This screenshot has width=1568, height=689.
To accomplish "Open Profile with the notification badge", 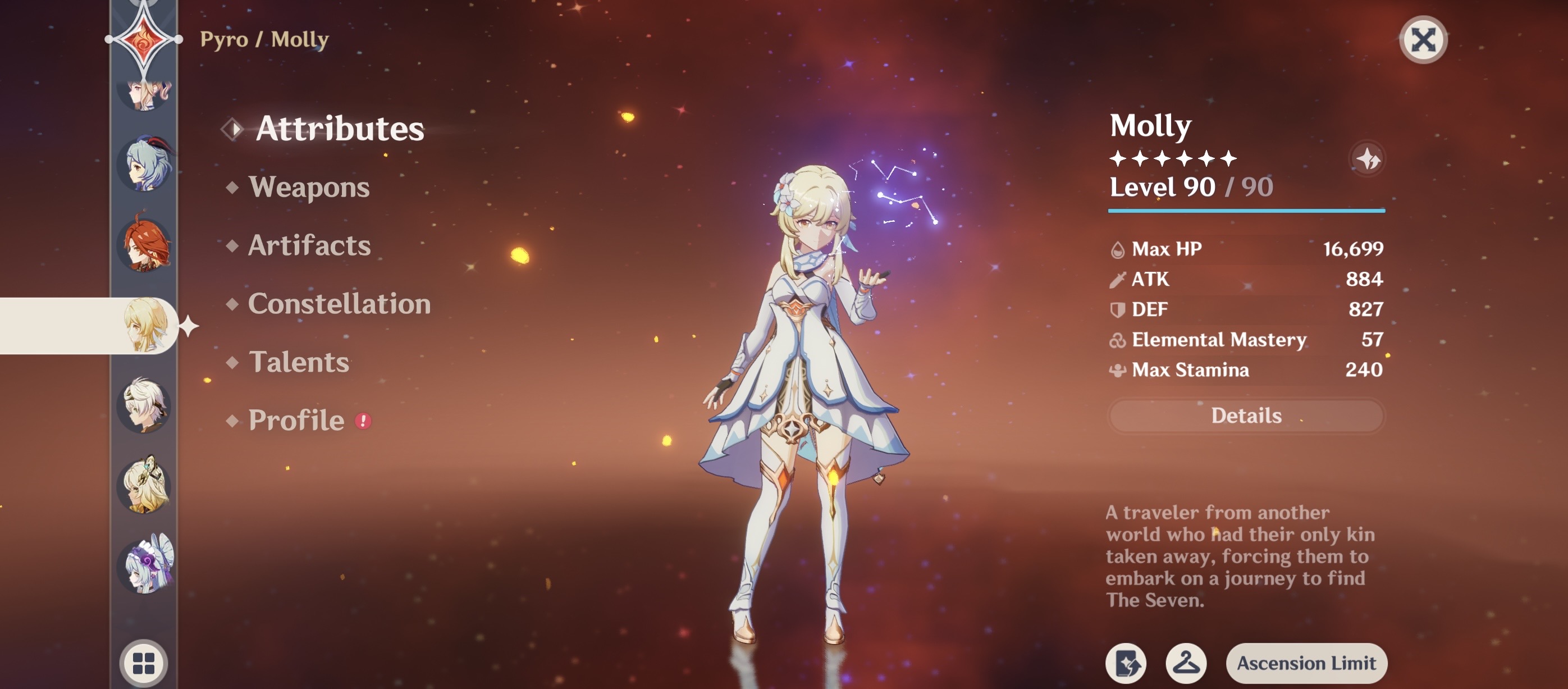I will [x=295, y=420].
